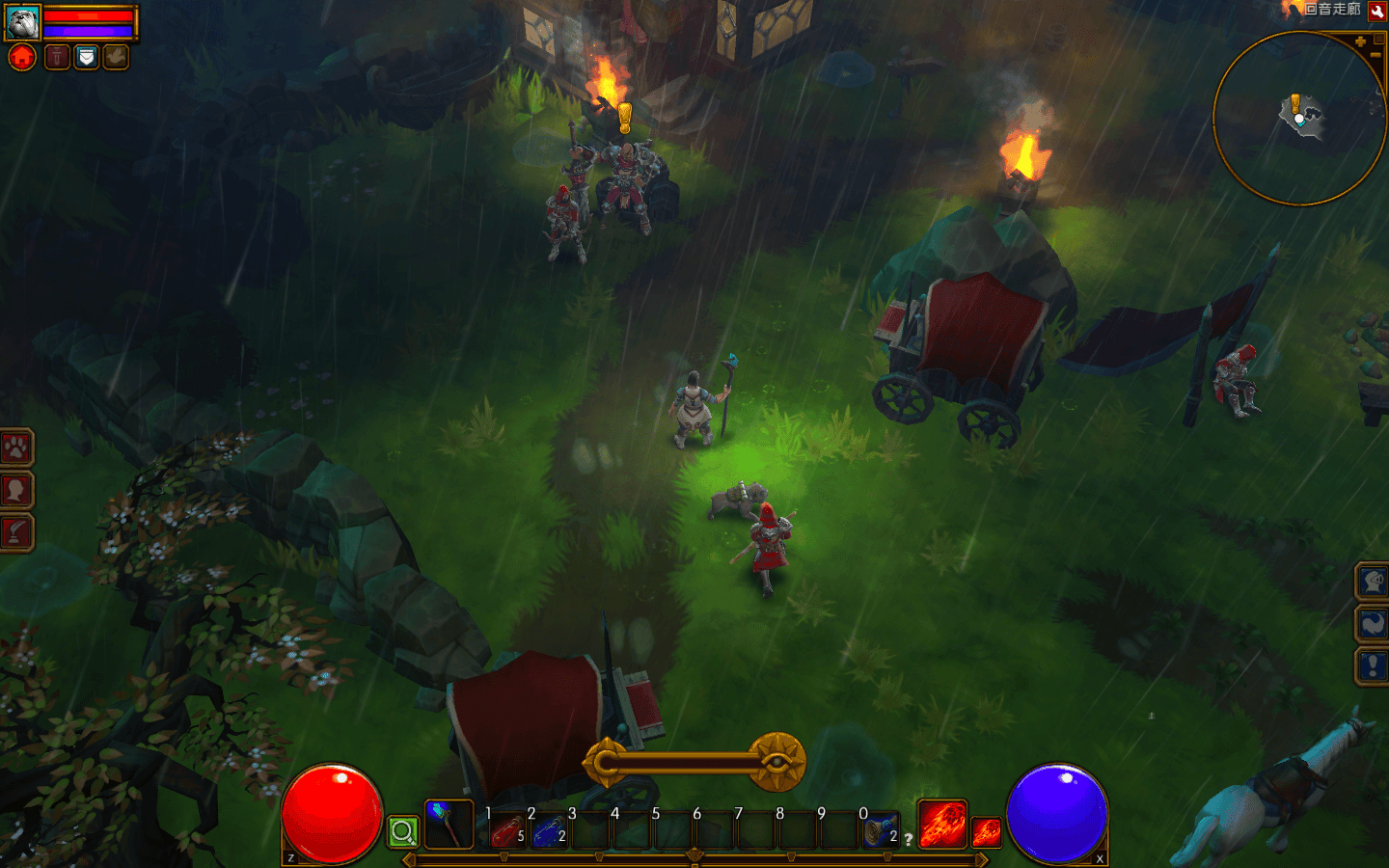Select the white envelope icon
The width and height of the screenshot is (1389, 868).
(87, 58)
